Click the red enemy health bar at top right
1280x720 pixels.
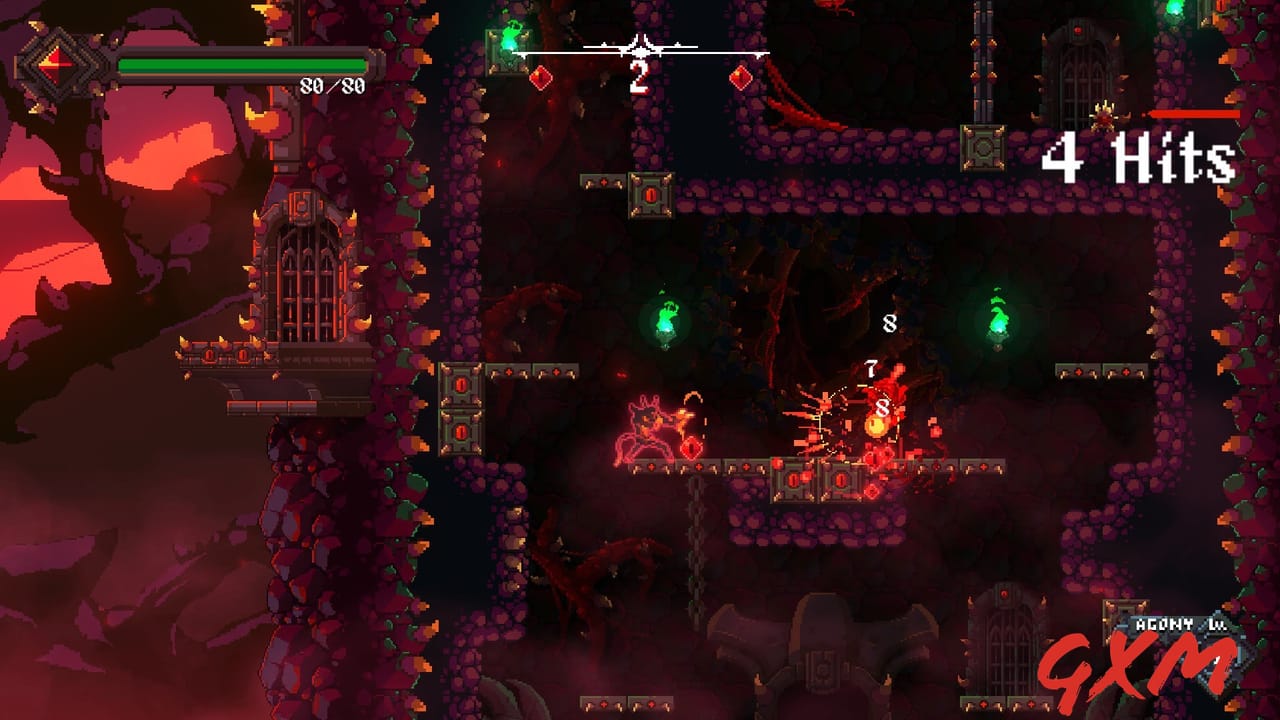(1192, 113)
